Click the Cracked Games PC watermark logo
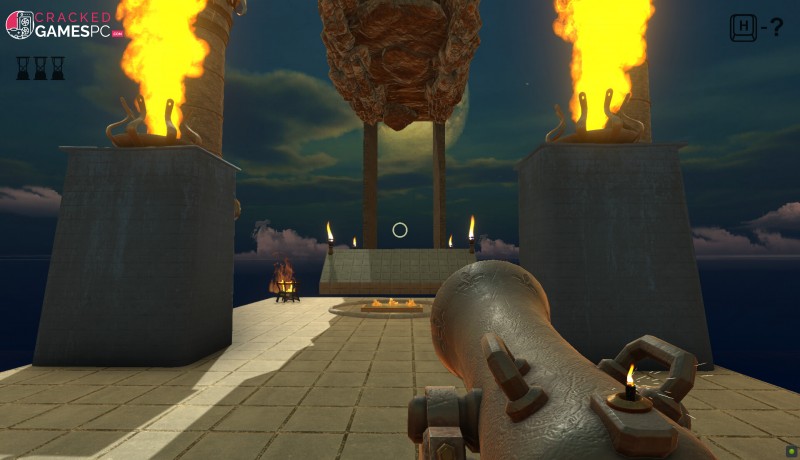Image resolution: width=800 pixels, height=460 pixels. click(x=65, y=25)
